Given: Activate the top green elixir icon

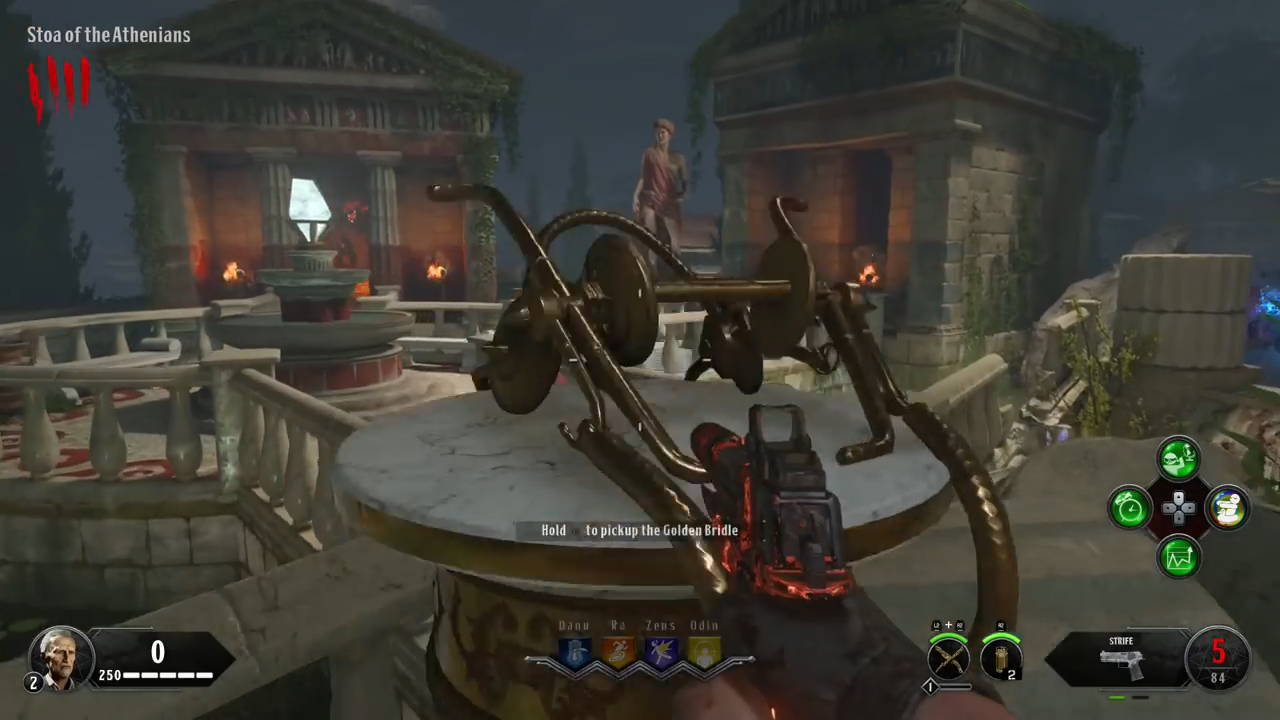Looking at the screenshot, I should click(1179, 459).
